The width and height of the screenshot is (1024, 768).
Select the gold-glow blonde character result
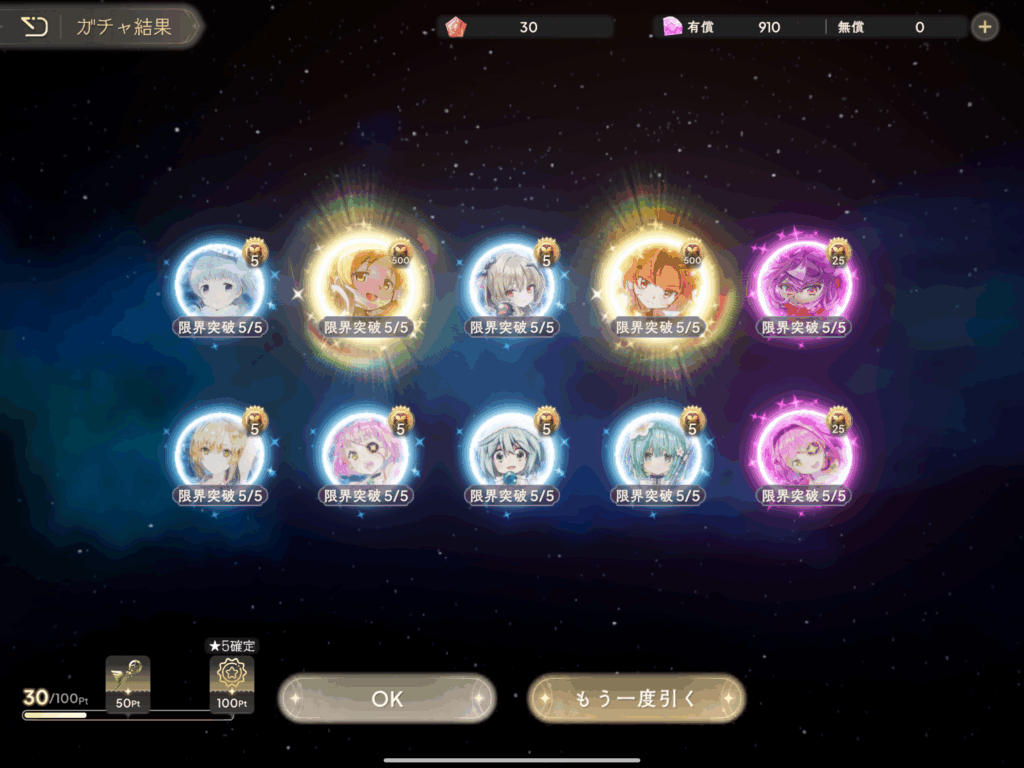click(x=366, y=285)
